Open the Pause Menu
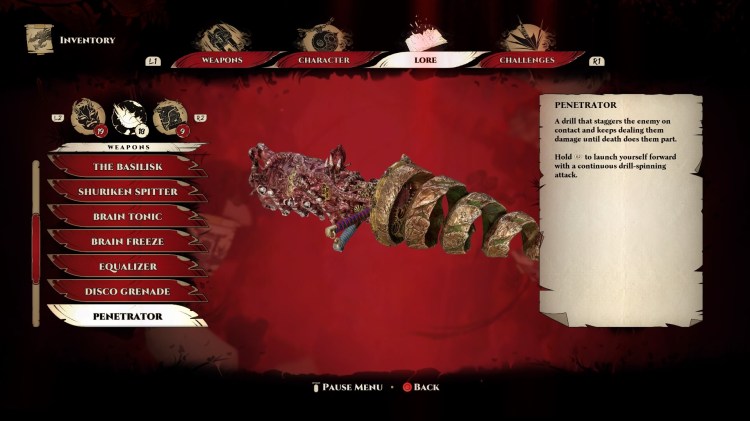 [x=346, y=387]
